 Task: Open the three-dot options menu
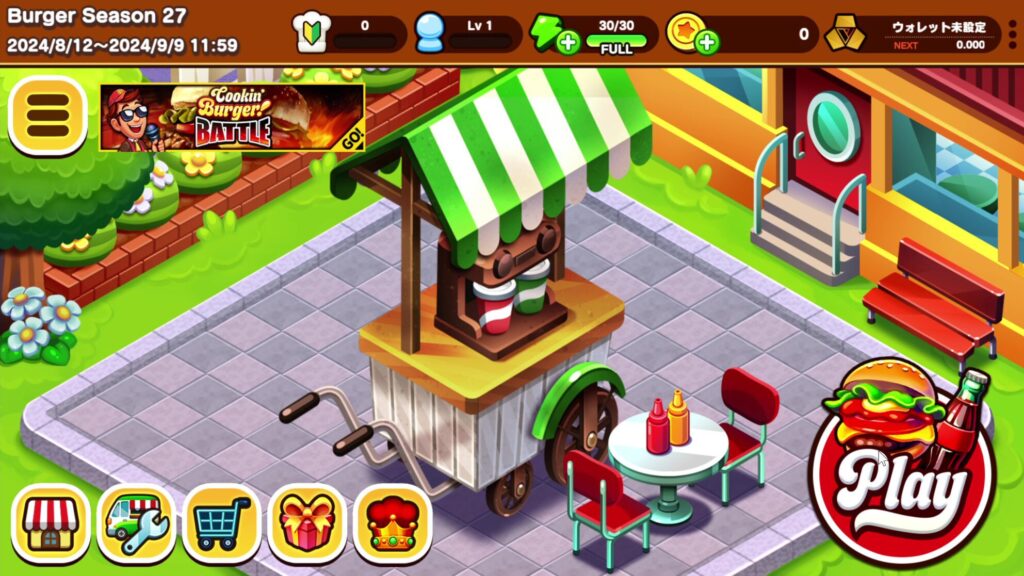1013,34
